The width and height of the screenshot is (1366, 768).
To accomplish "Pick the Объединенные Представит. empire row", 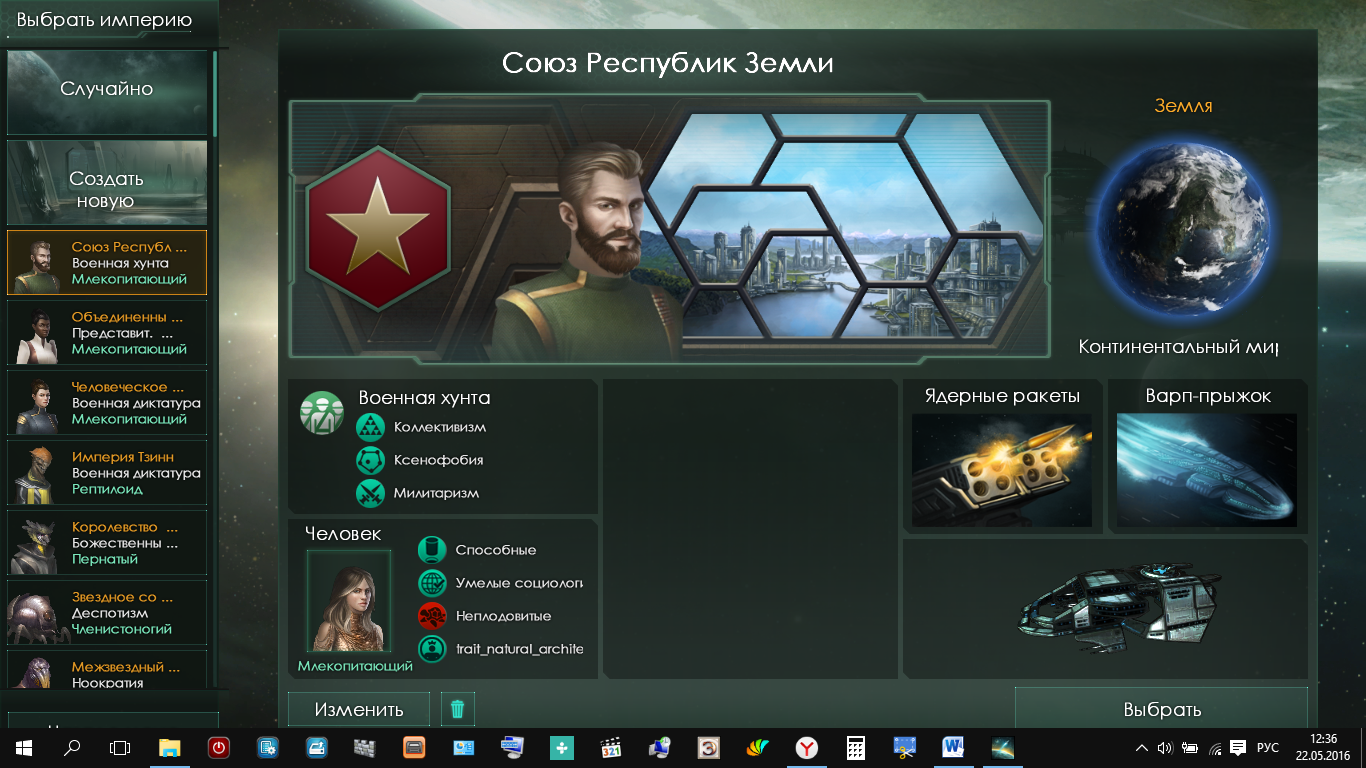I will (x=107, y=333).
